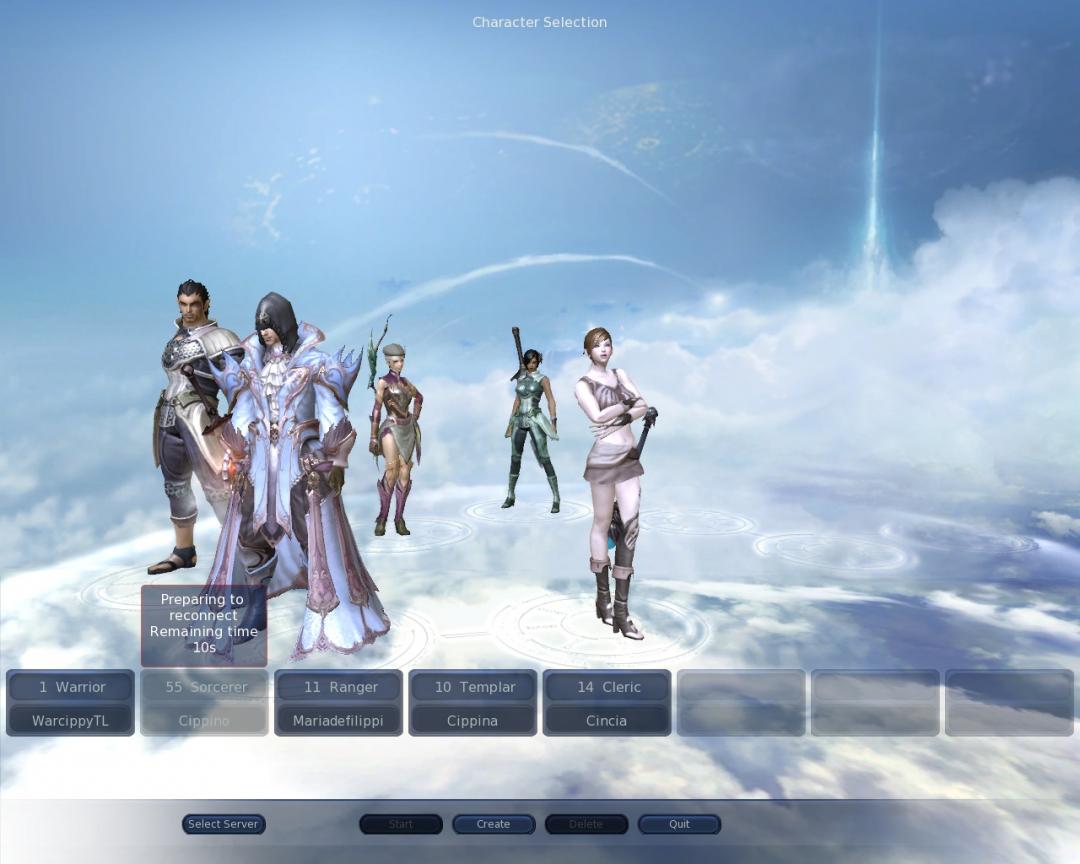The height and width of the screenshot is (864, 1080).
Task: Select the Cippina Templar character
Action: point(472,703)
